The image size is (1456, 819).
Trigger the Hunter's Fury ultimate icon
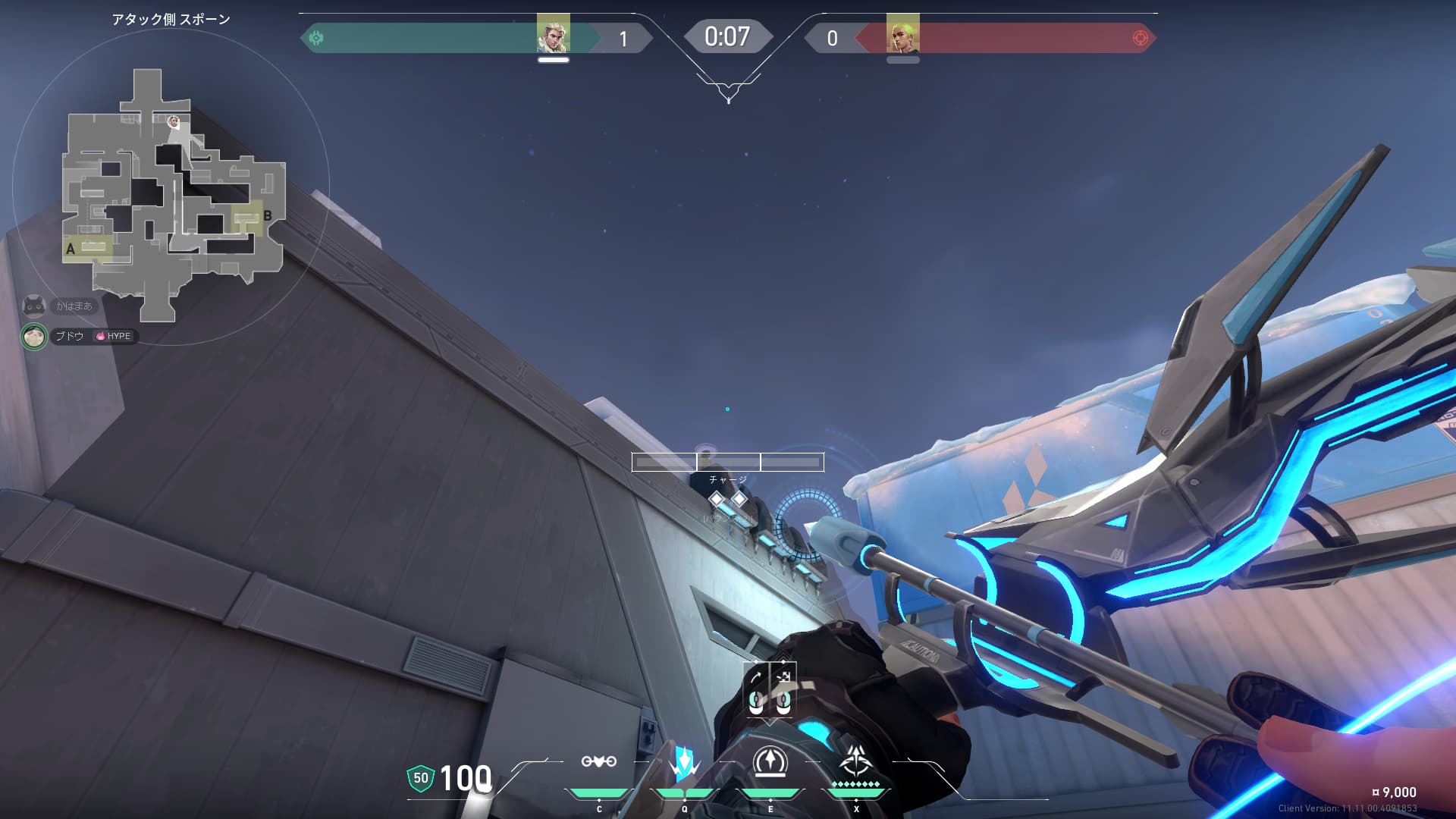point(856,761)
